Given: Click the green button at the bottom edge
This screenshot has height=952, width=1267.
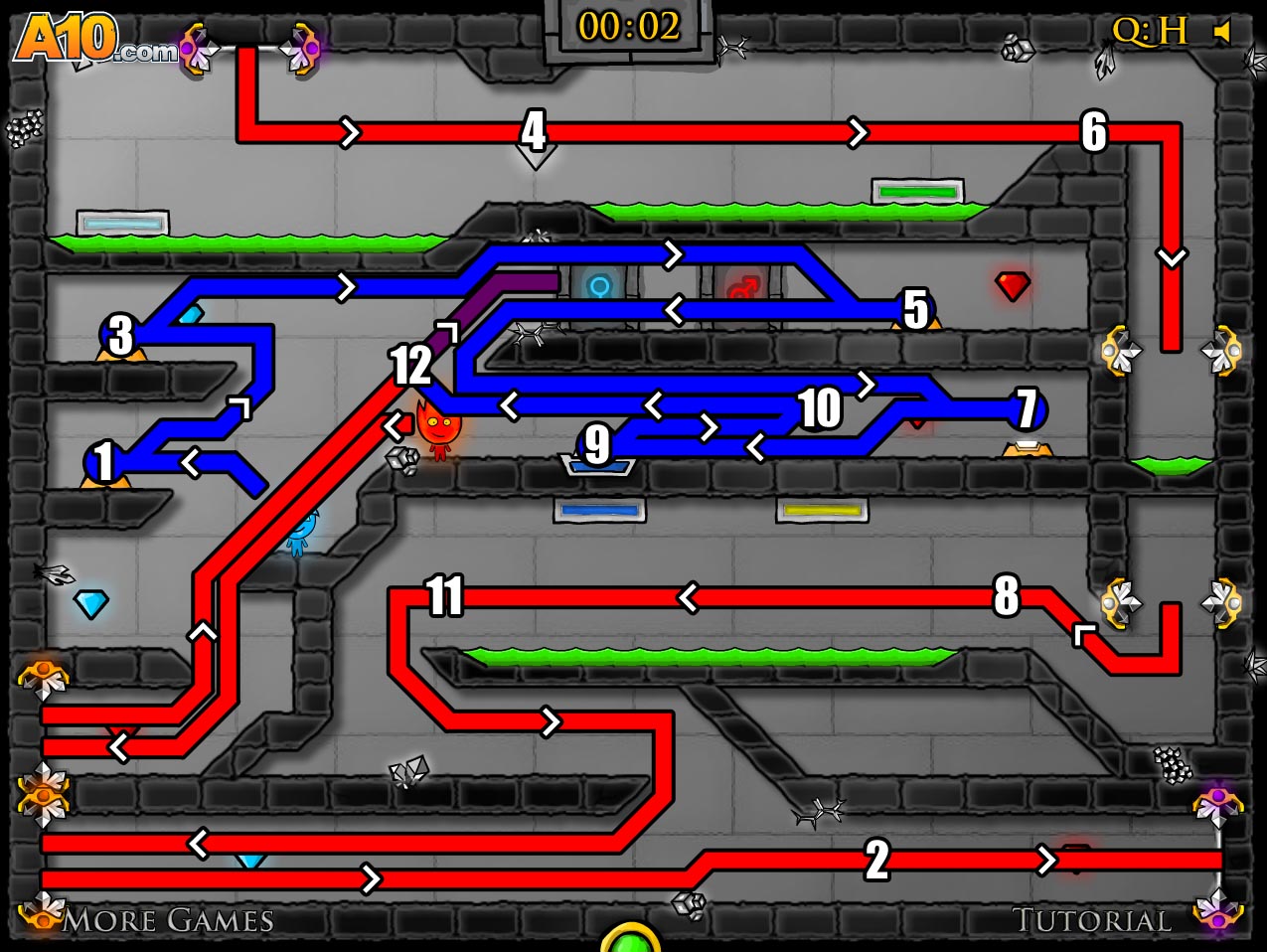Looking at the screenshot, I should [x=630, y=940].
